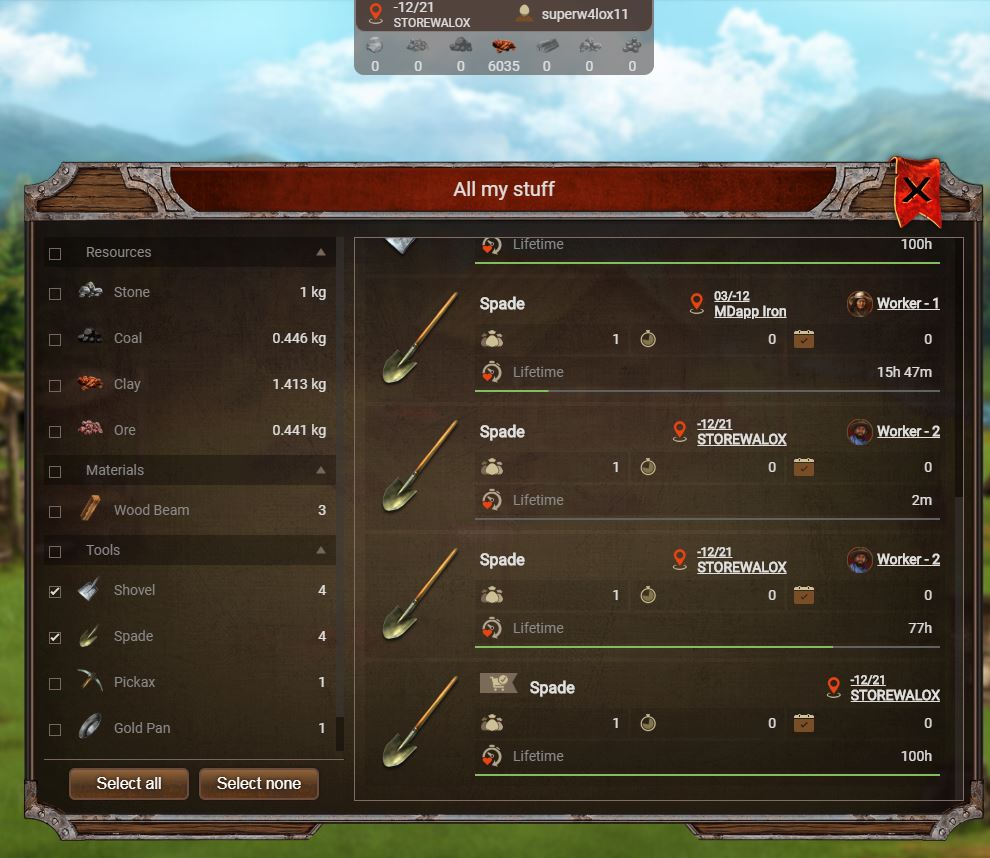Open the Worker - 1 link

pos(907,304)
